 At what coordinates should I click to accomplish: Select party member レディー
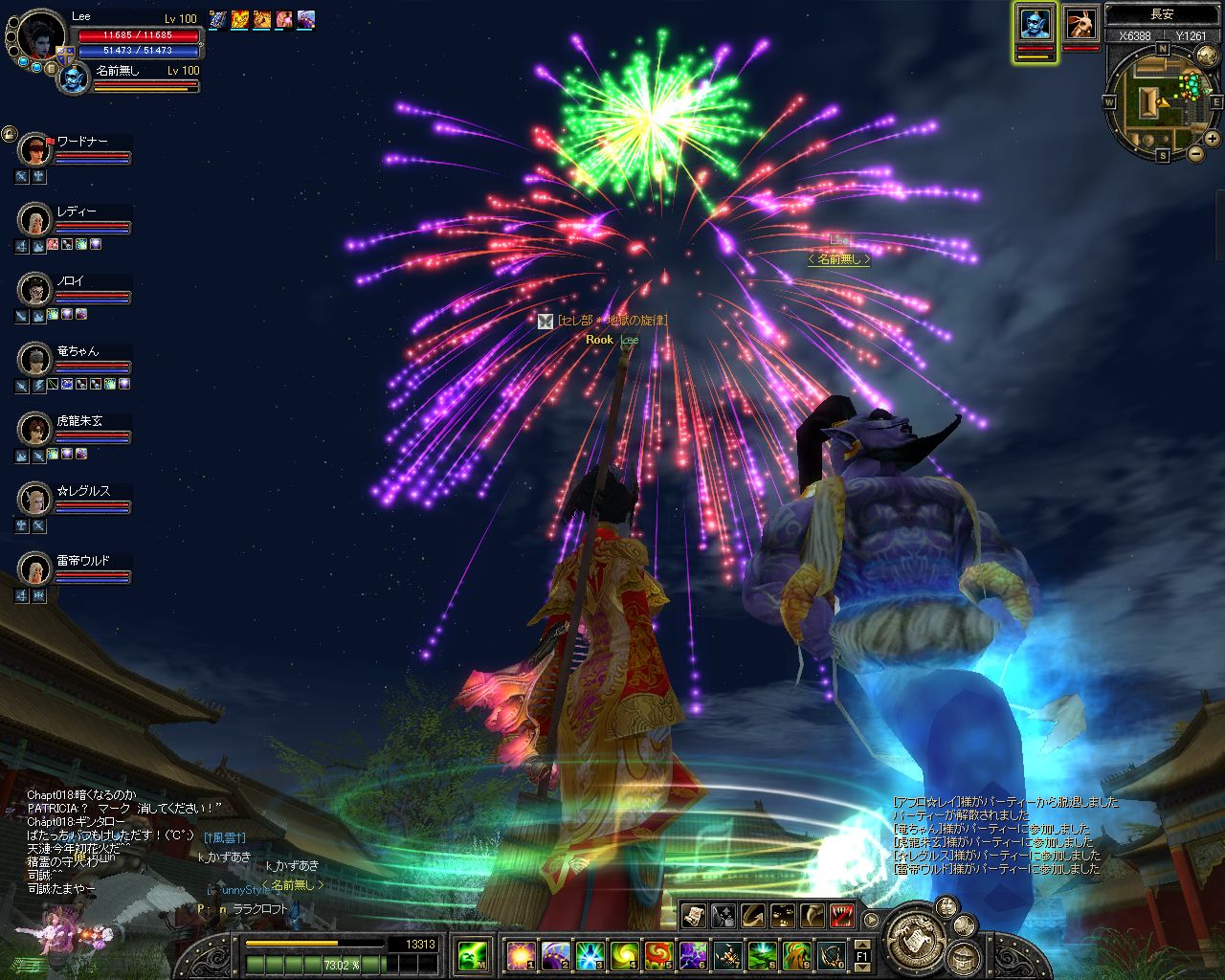click(36, 220)
